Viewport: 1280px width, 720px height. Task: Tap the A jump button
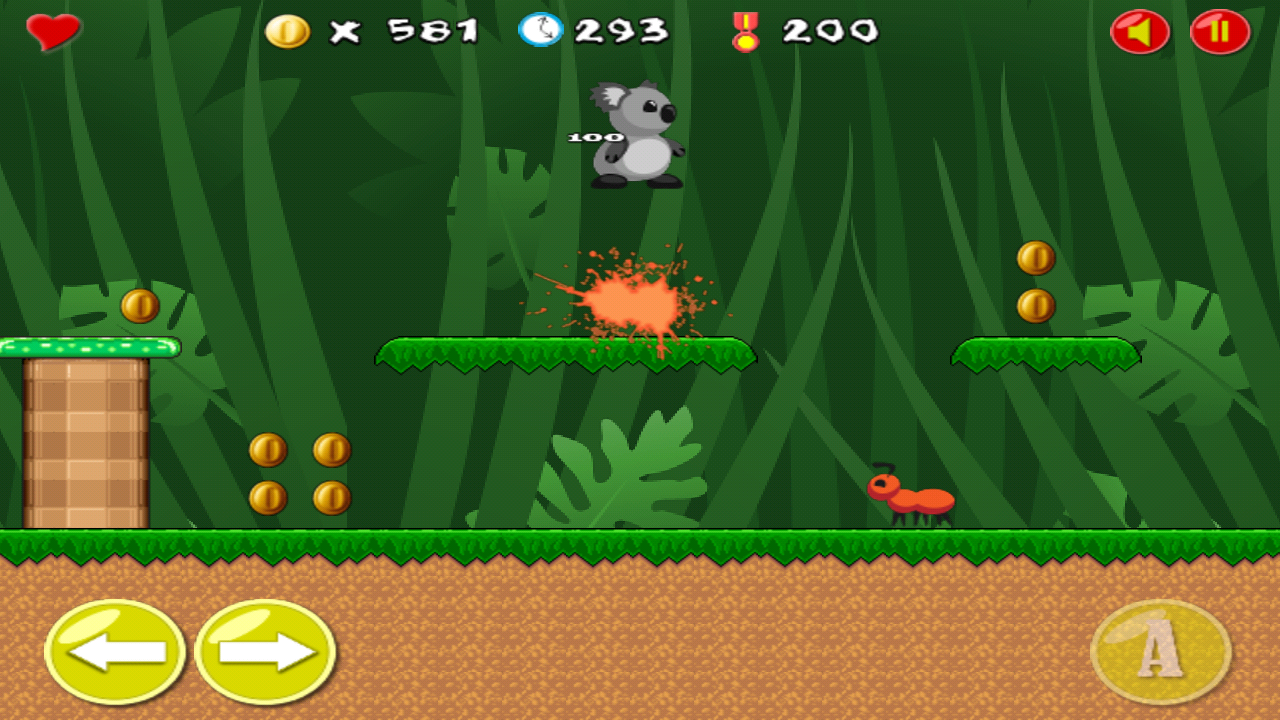(1162, 651)
